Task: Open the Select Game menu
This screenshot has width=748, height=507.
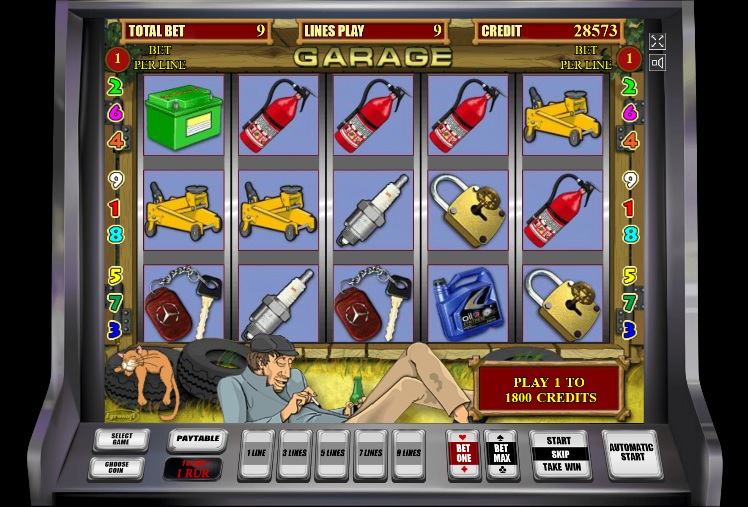Action: [x=121, y=439]
